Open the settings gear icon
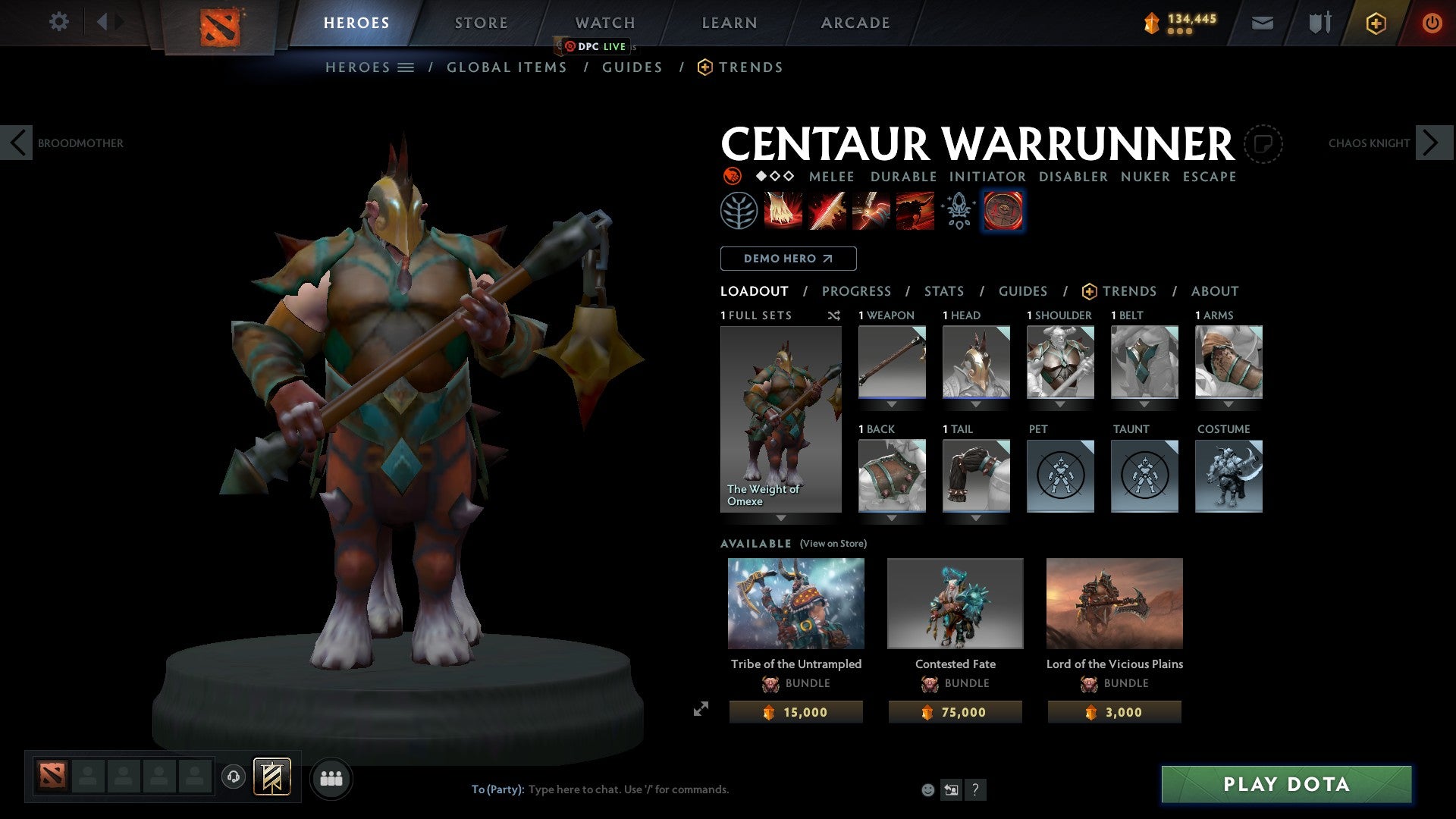This screenshot has height=819, width=1456. pyautogui.click(x=58, y=22)
